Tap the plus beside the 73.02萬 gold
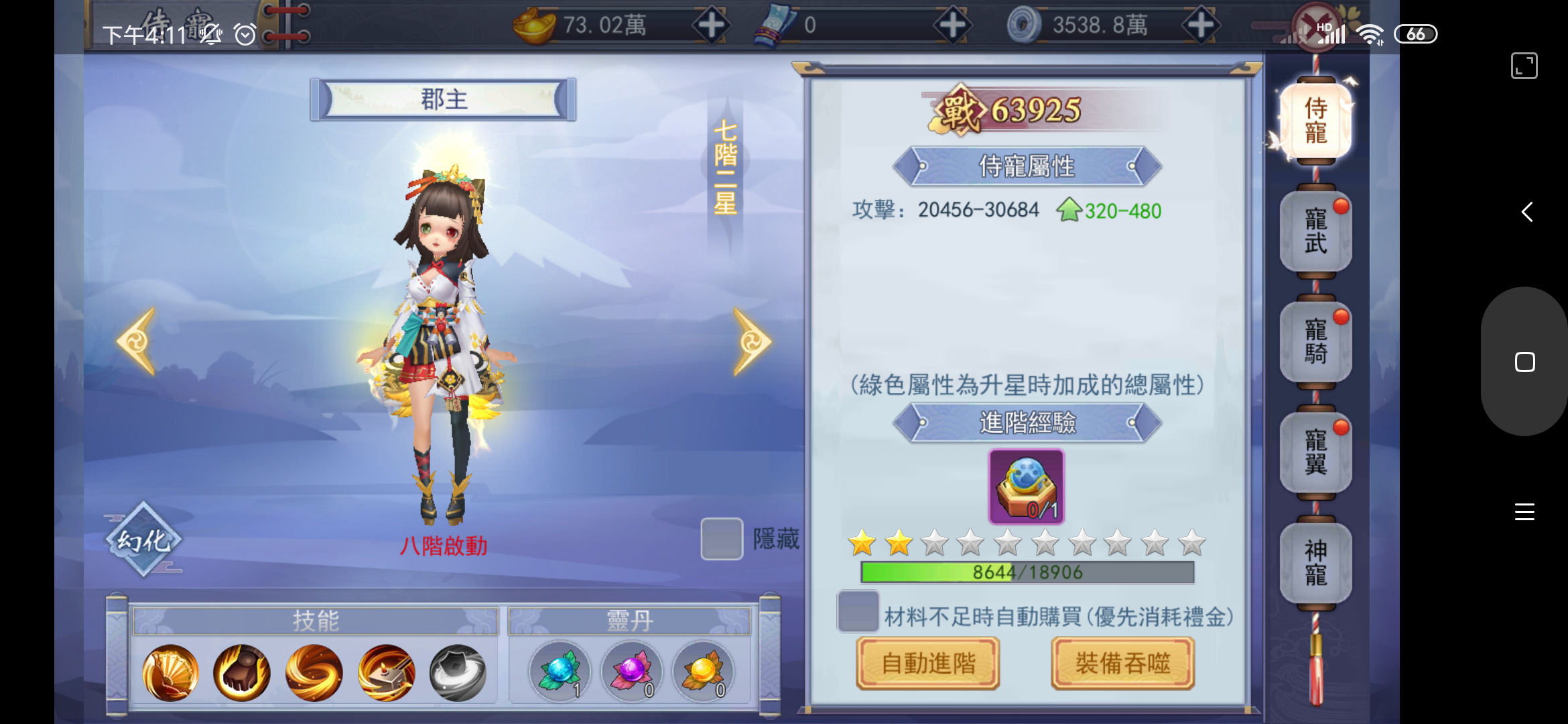Screen dimensions: 1568x724 point(712,25)
